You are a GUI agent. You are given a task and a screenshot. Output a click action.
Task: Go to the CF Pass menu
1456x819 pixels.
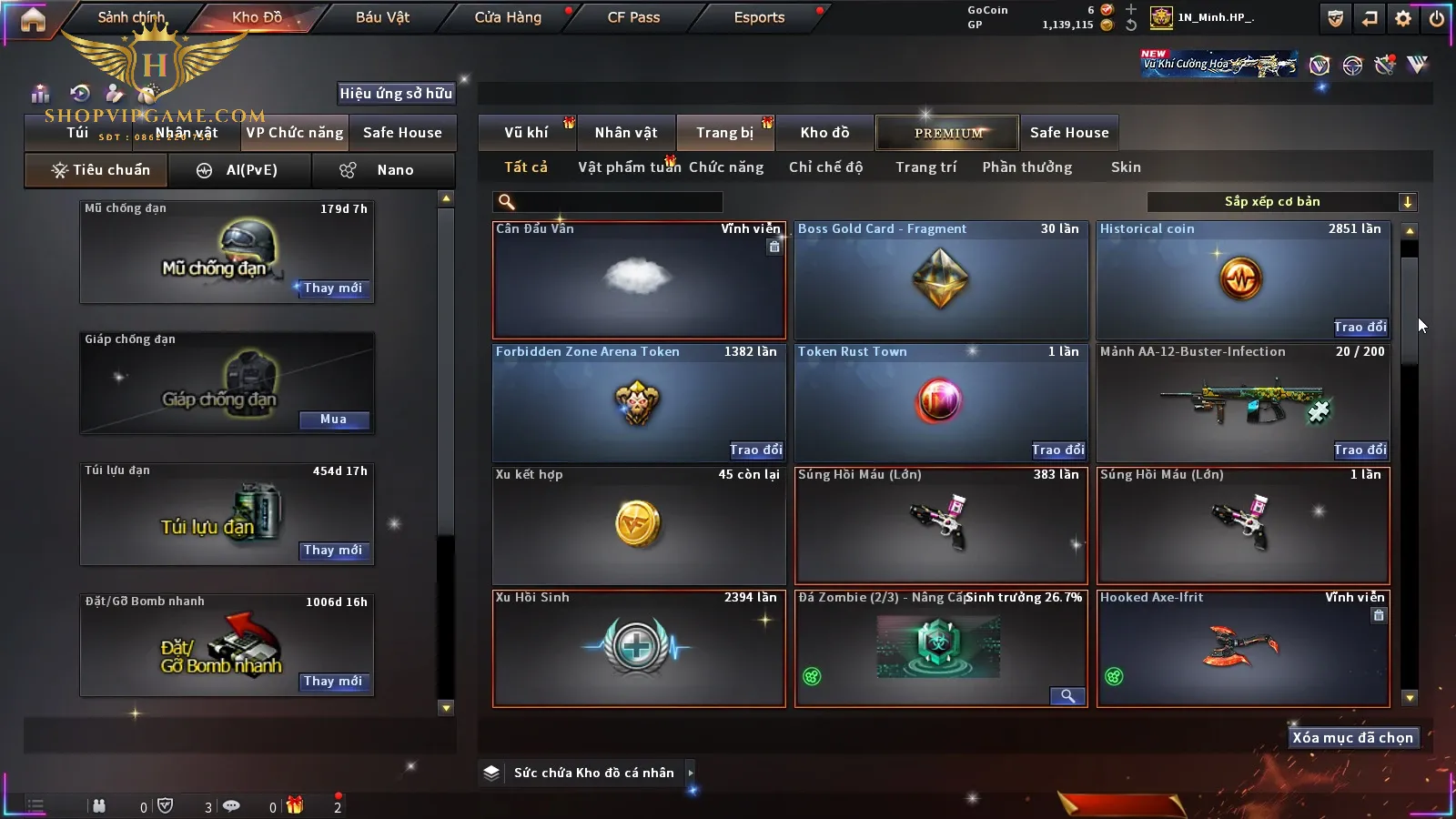click(633, 17)
